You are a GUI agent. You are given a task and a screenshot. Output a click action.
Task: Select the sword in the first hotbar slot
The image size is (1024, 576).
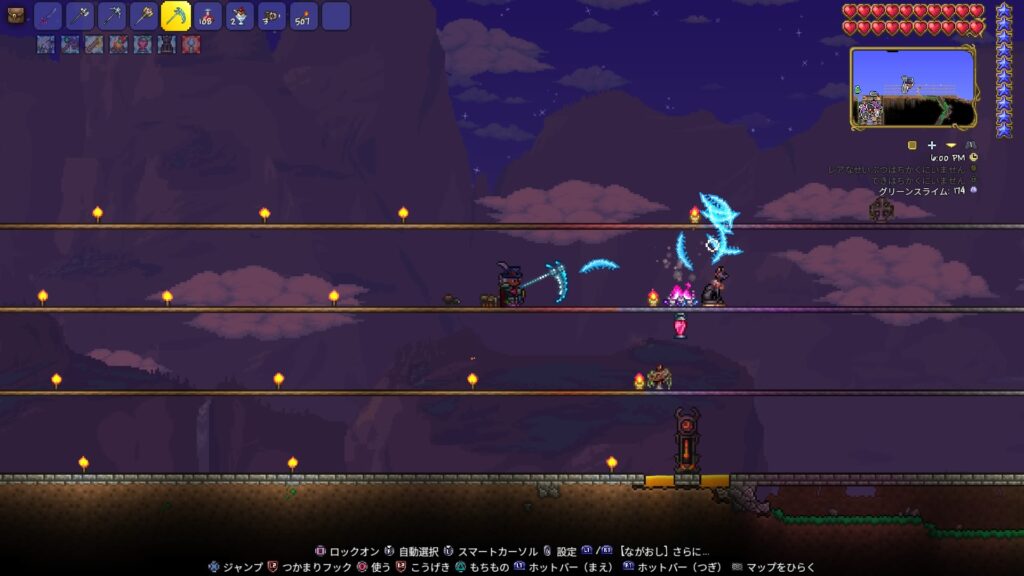(48, 16)
